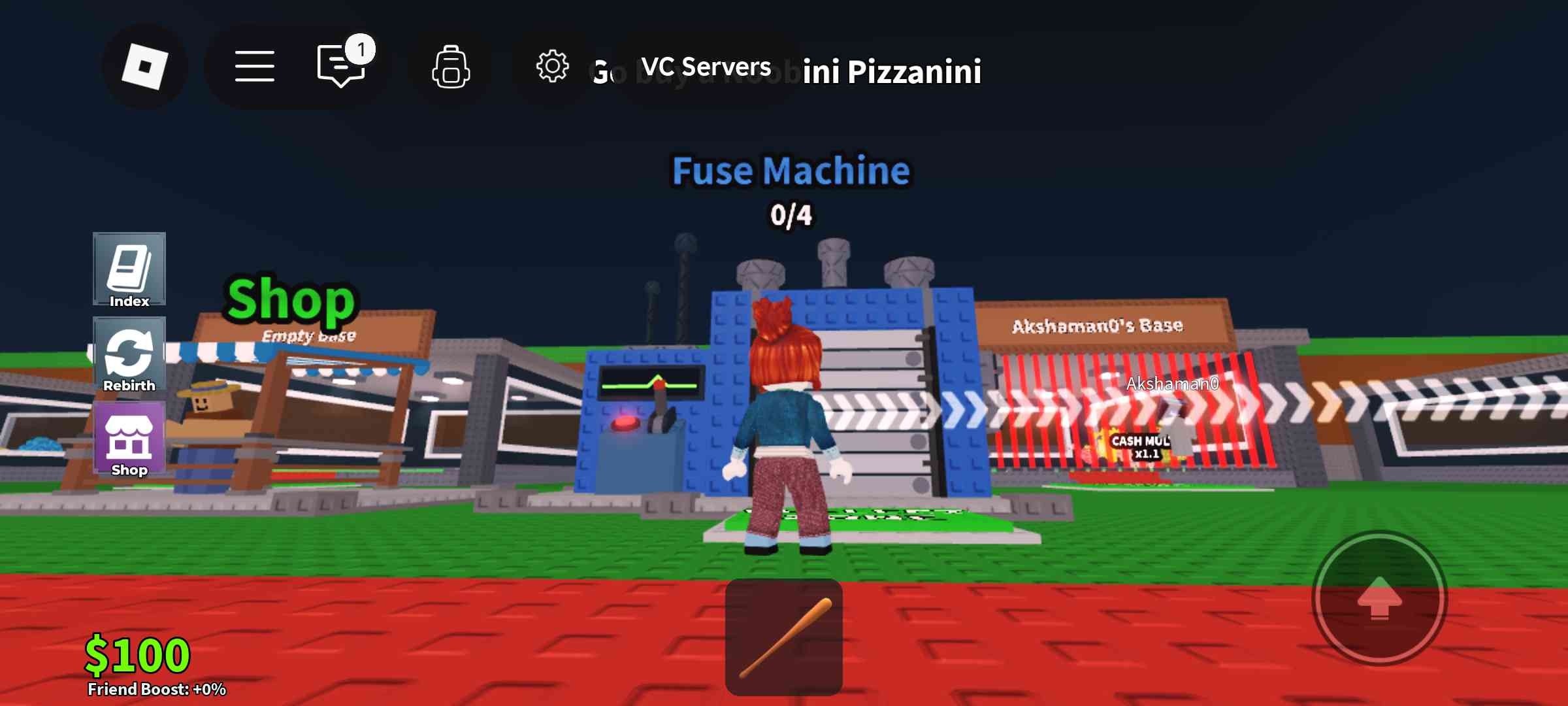Select the Mini Pizzanini title text

tap(889, 72)
